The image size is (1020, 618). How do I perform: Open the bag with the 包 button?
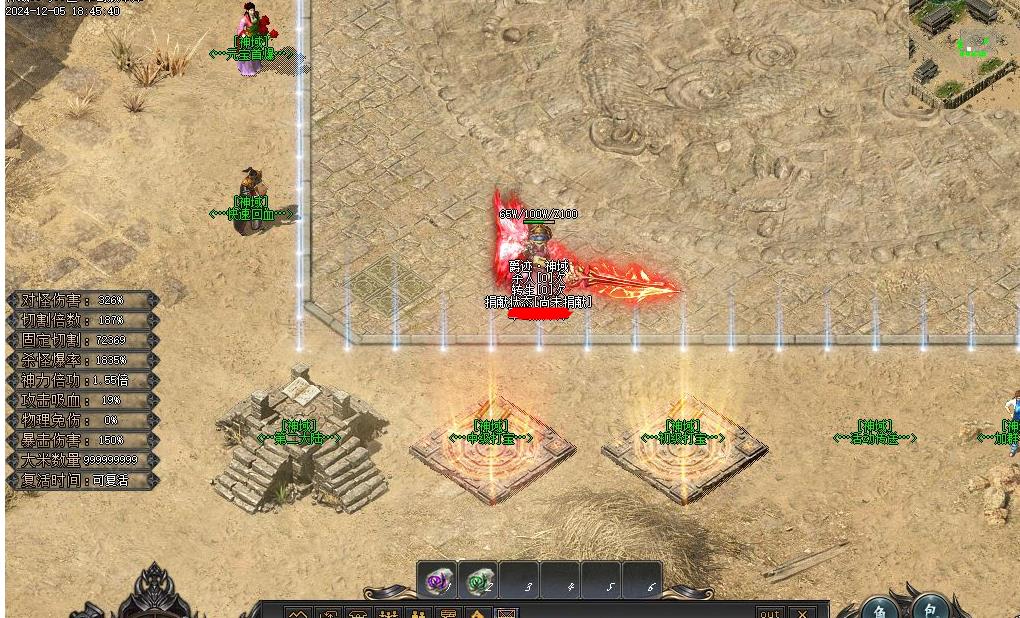tap(930, 608)
